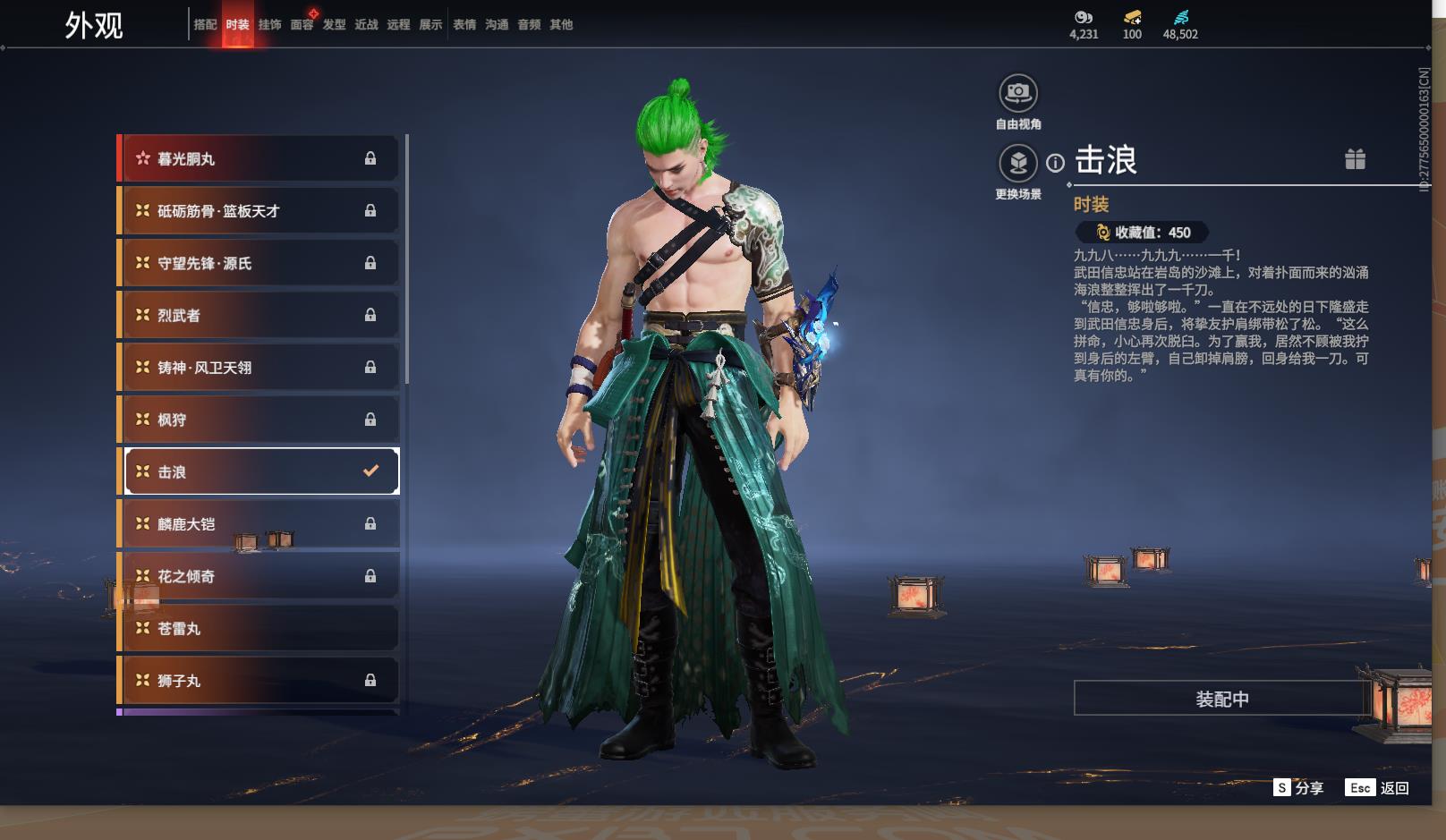Screen dimensions: 1446x840
Task: Choose the 麟鹿大铠 outfit
Action: pyautogui.click(x=259, y=524)
